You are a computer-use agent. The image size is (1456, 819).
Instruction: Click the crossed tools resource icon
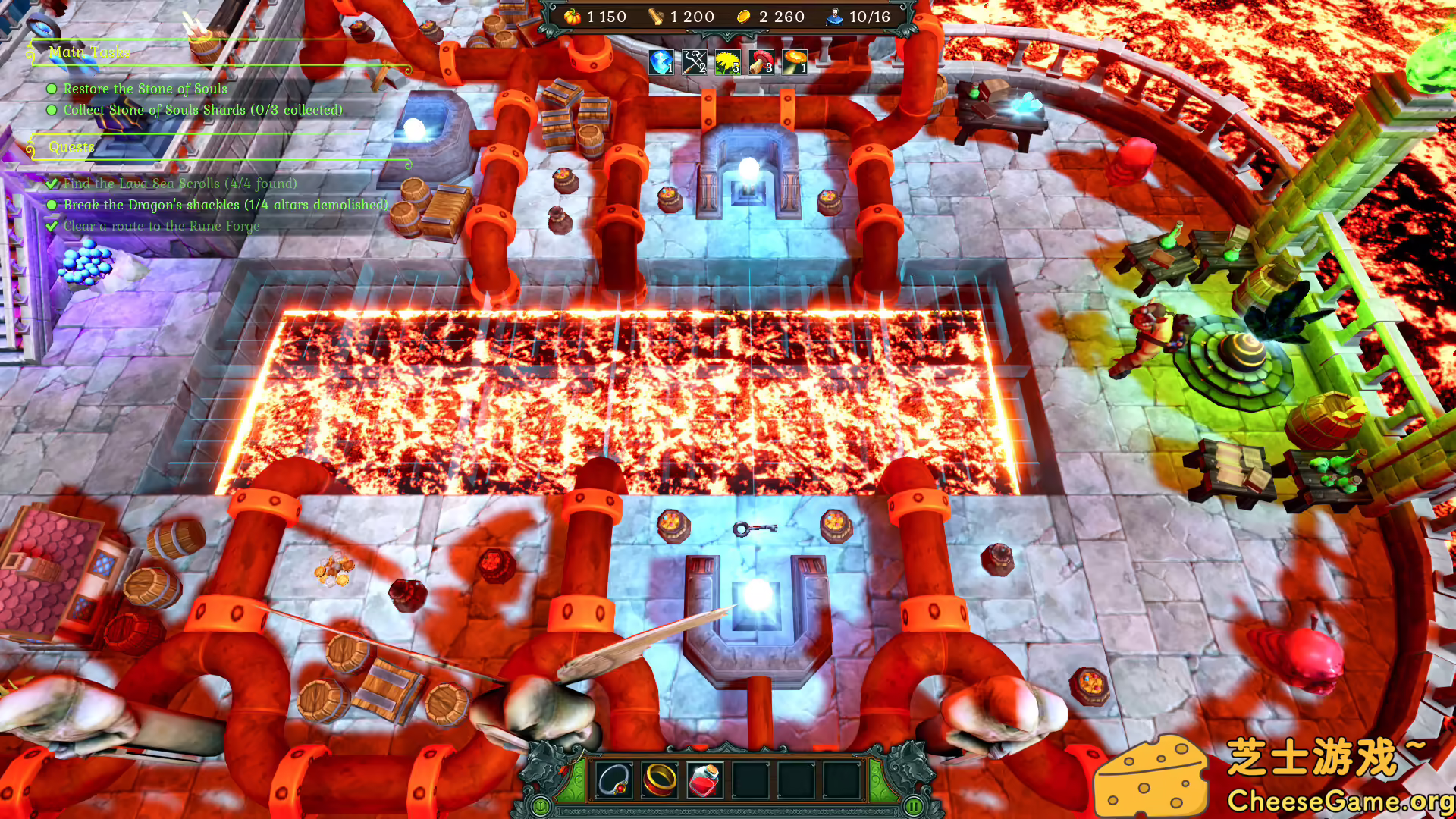695,62
